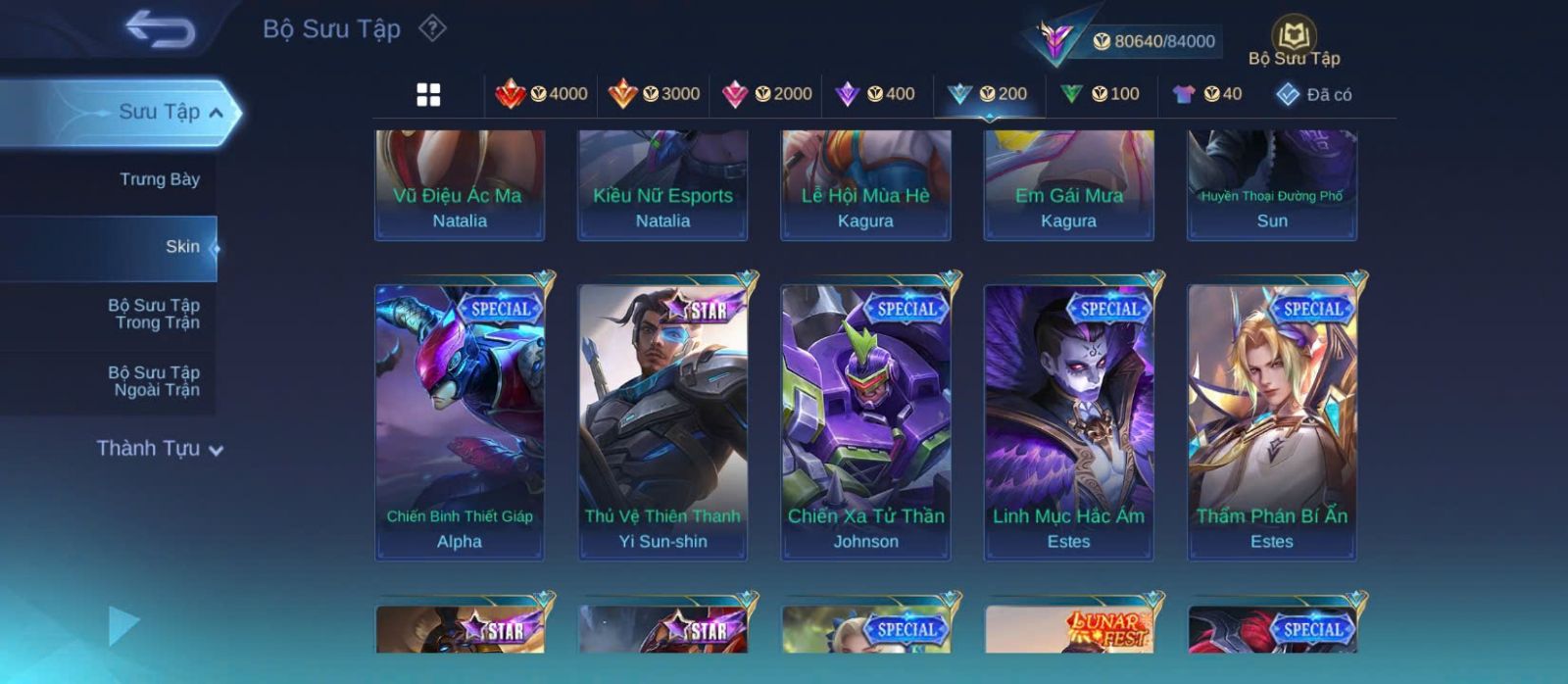Select the Skin menu entry
This screenshot has height=684, width=1568.
[x=181, y=247]
